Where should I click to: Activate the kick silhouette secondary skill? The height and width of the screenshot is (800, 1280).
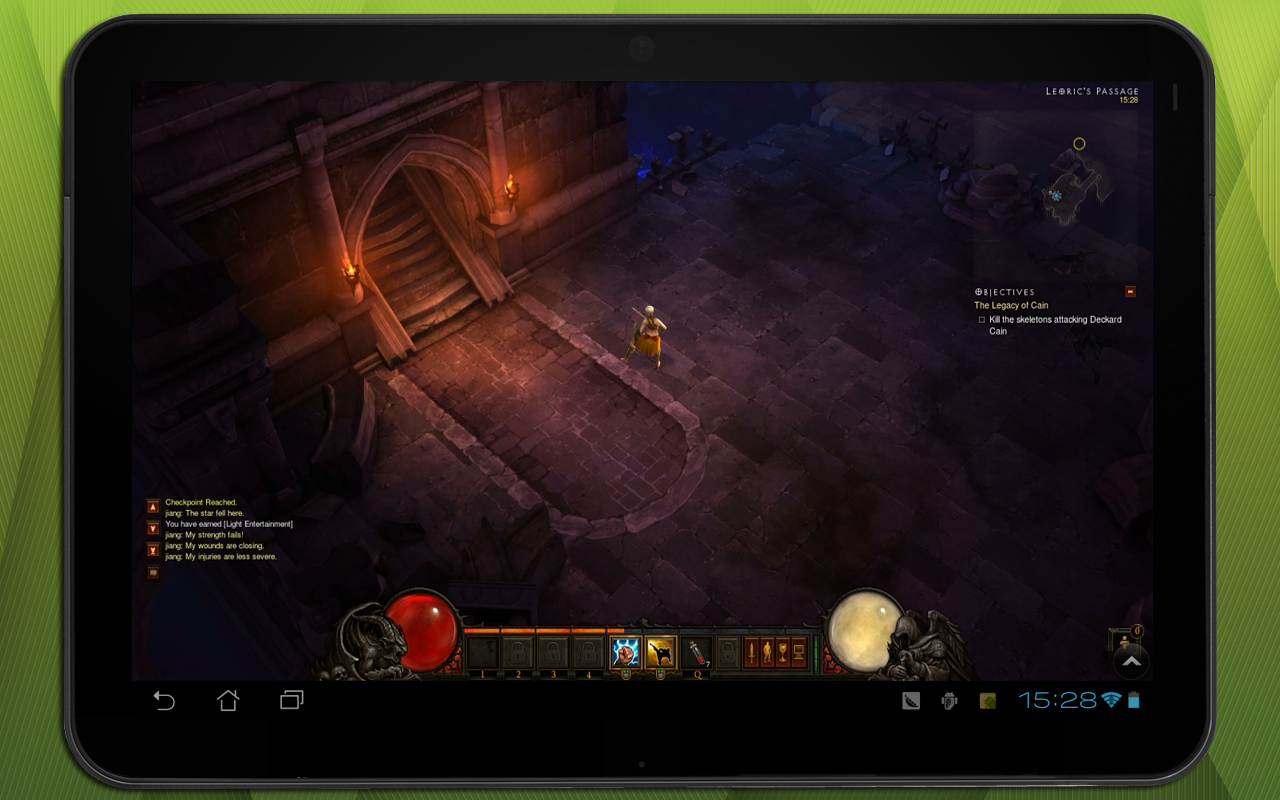660,653
